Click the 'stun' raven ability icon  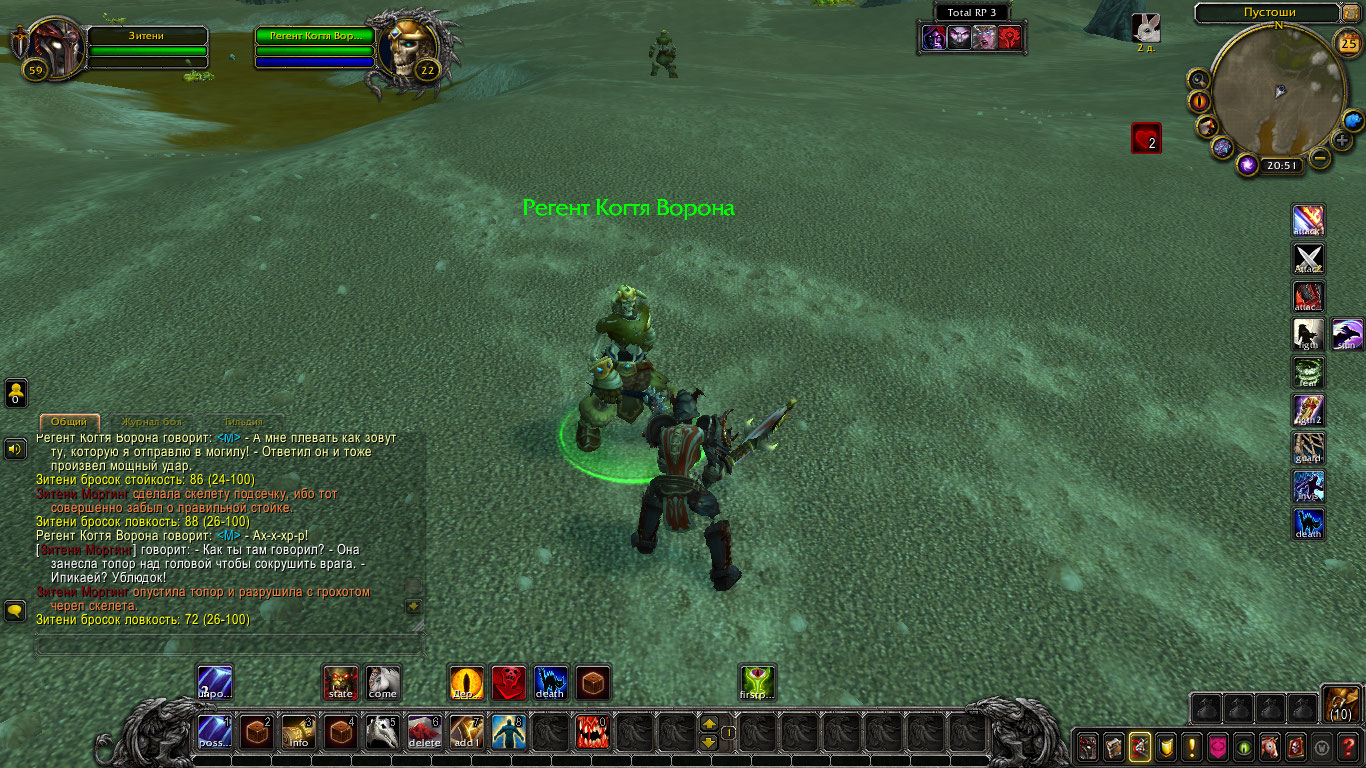pyautogui.click(x=1347, y=334)
